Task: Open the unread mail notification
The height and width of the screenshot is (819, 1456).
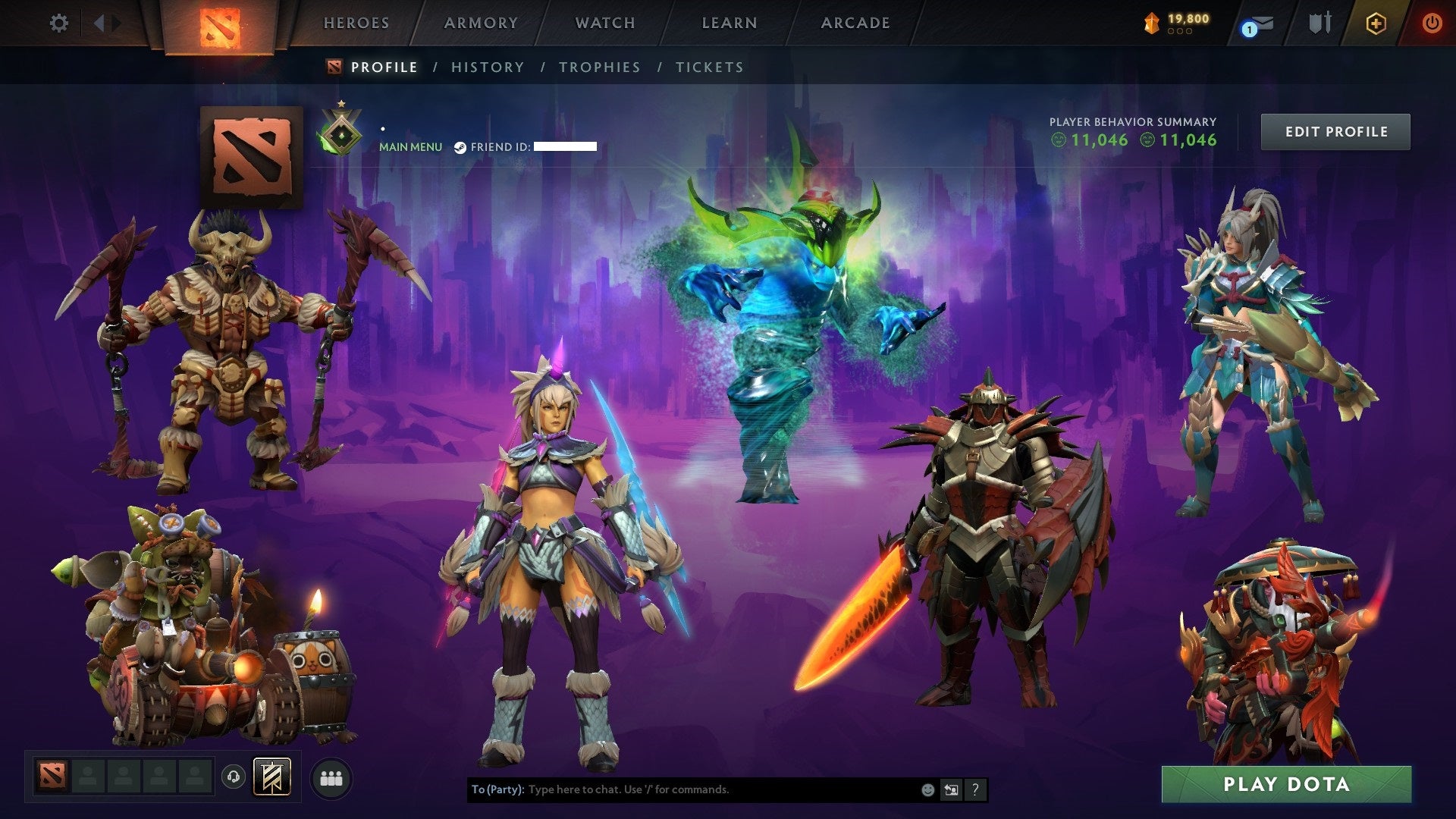Action: [x=1259, y=24]
